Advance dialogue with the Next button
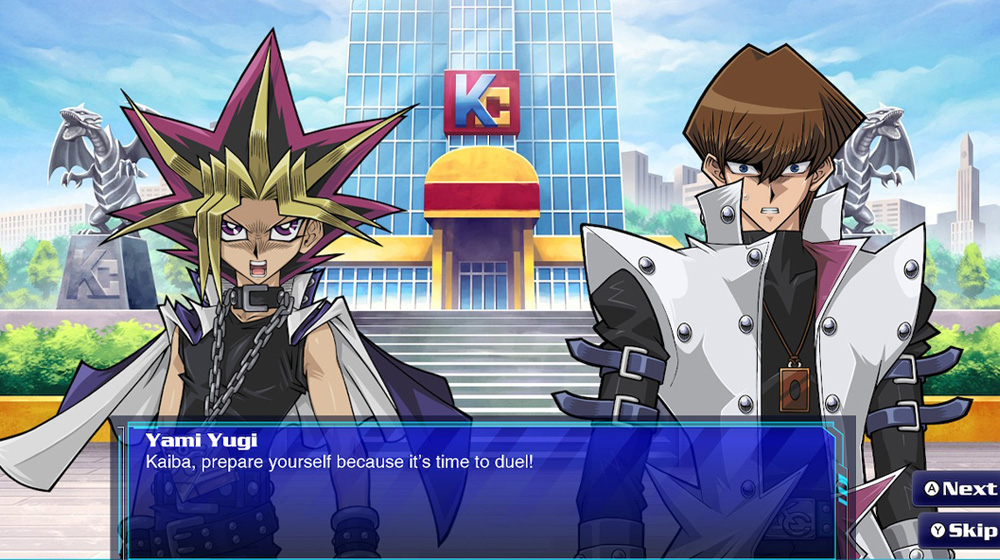Screen dimensions: 1000x560 (x=958, y=489)
